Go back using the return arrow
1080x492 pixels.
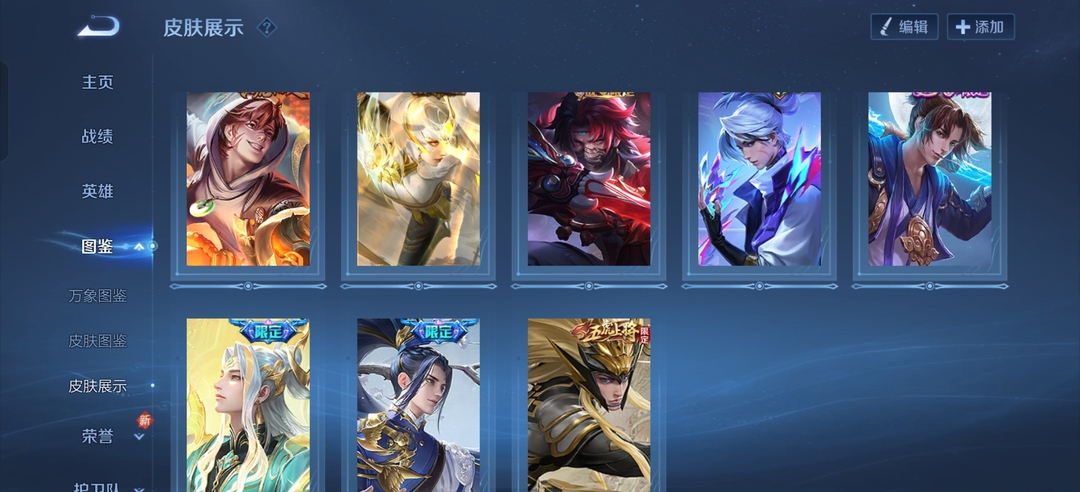pyautogui.click(x=99, y=26)
